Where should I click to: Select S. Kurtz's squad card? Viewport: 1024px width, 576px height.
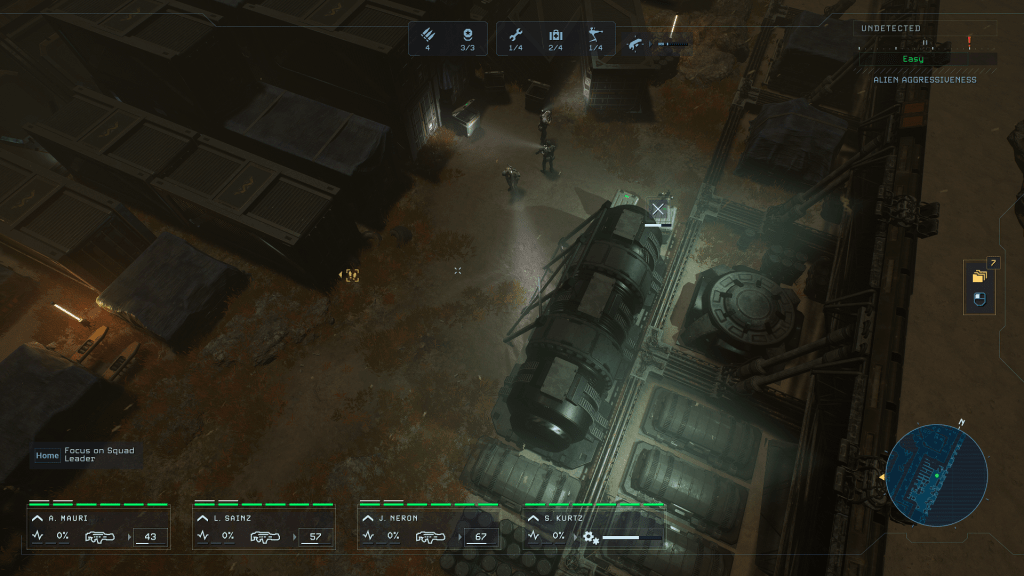tap(594, 527)
